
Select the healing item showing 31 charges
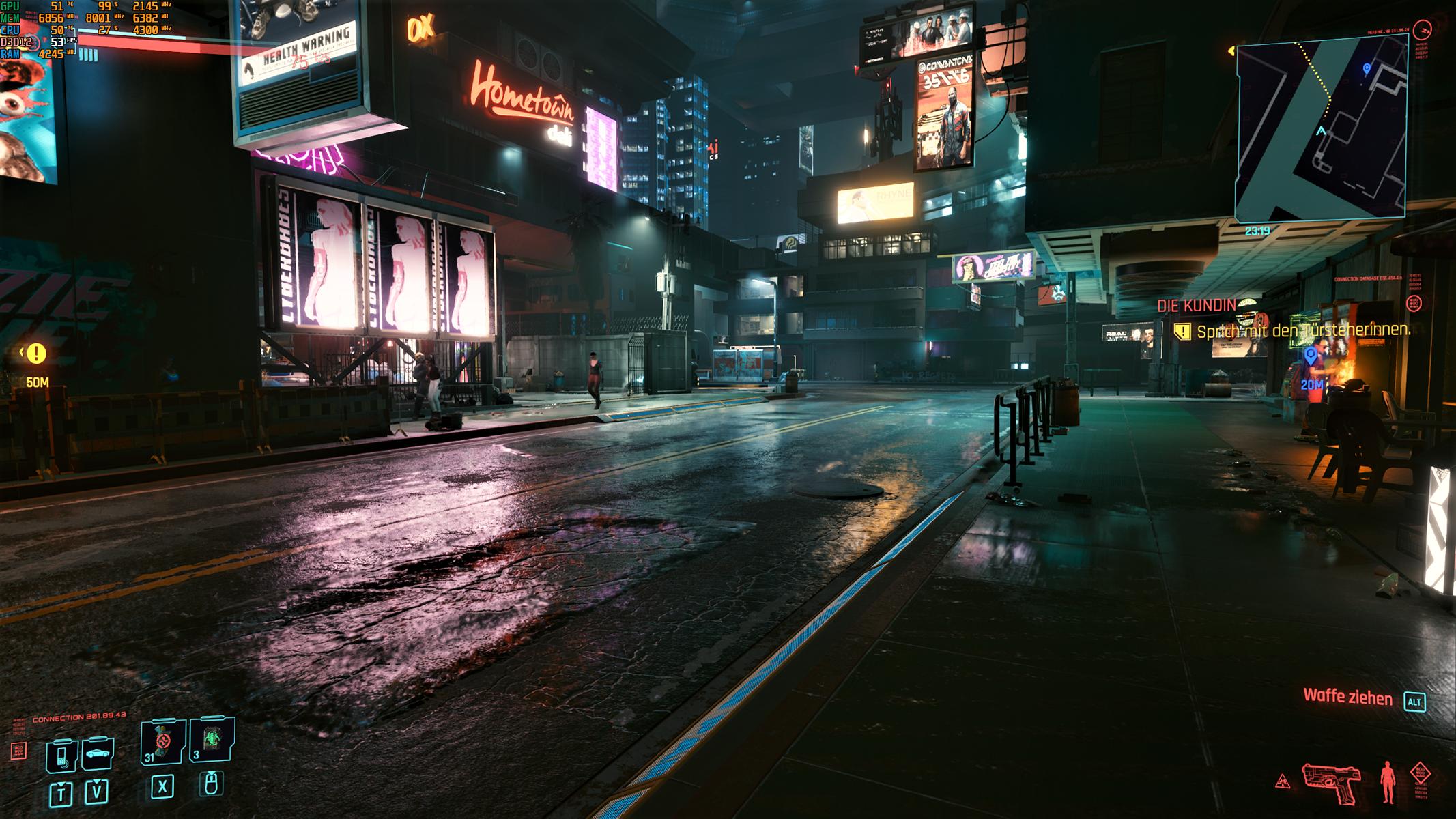160,743
